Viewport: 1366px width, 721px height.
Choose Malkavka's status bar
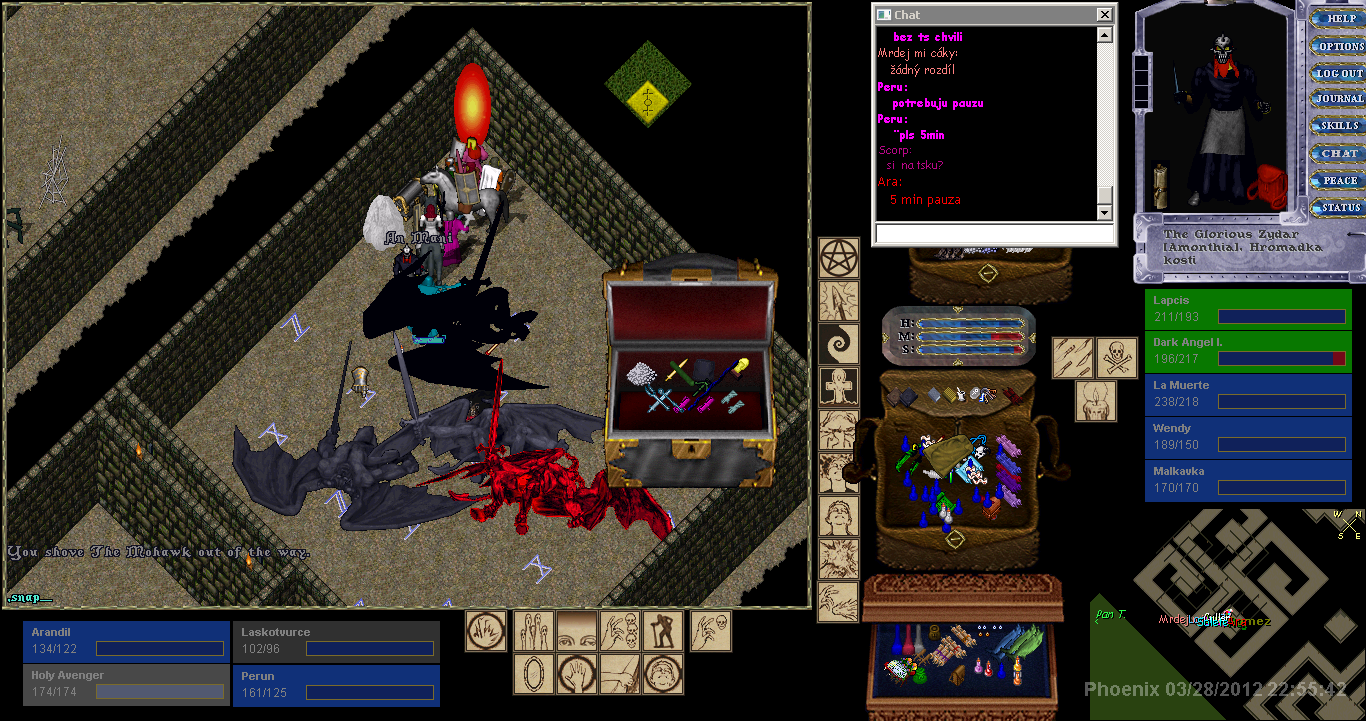tap(1247, 480)
